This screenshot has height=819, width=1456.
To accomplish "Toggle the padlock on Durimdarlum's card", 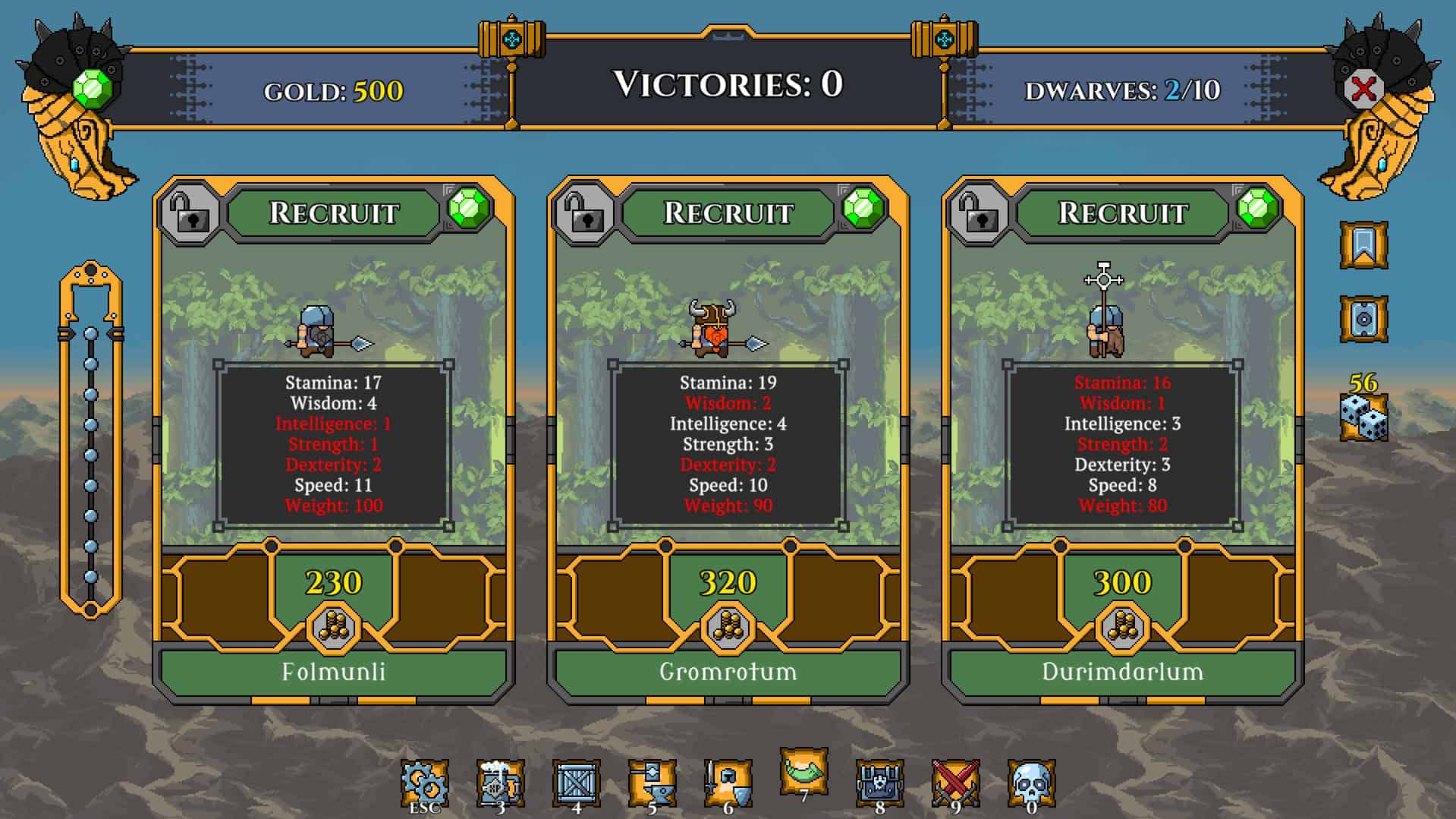I will point(979,212).
